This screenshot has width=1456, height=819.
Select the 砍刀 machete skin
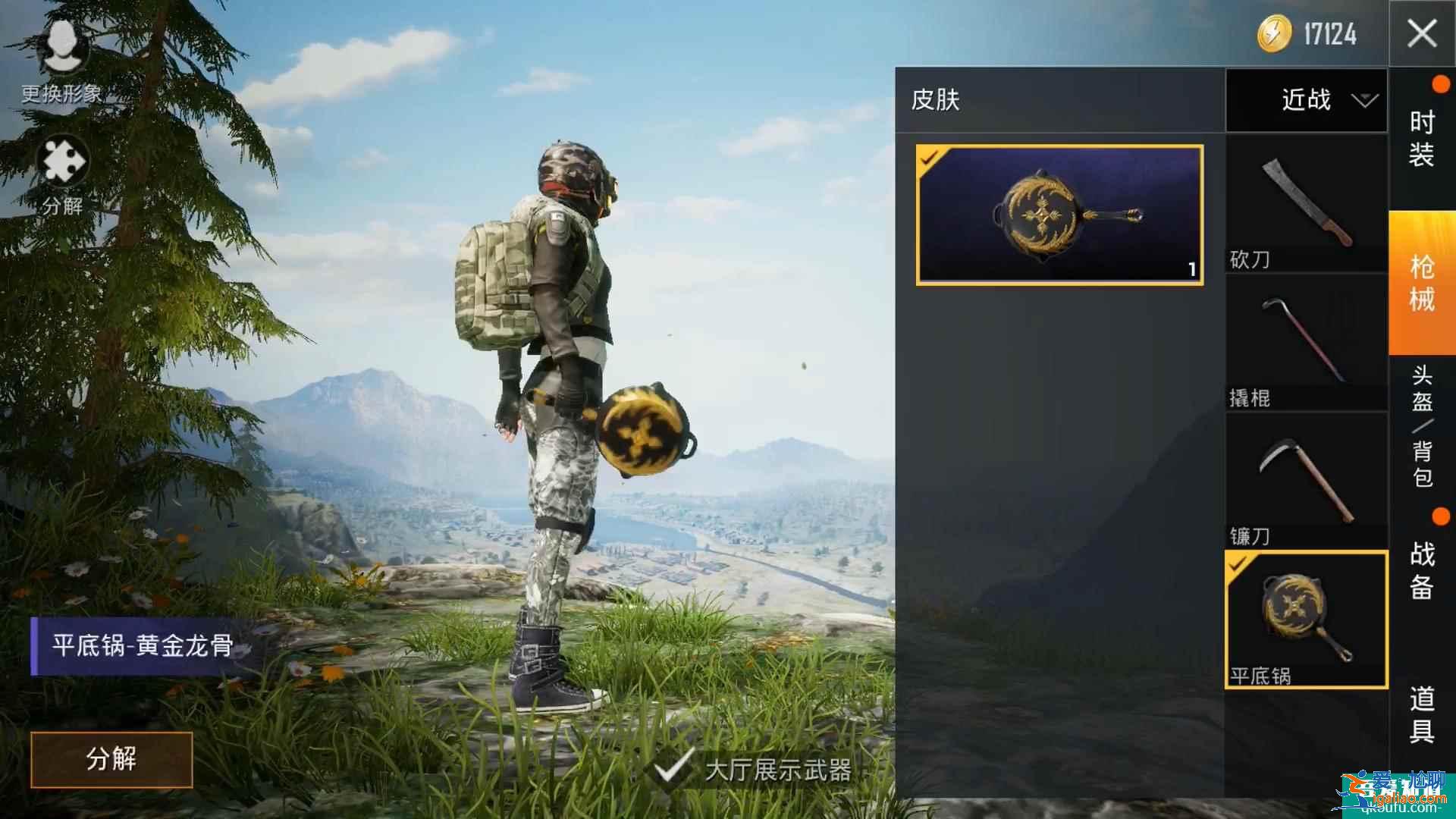[x=1306, y=201]
